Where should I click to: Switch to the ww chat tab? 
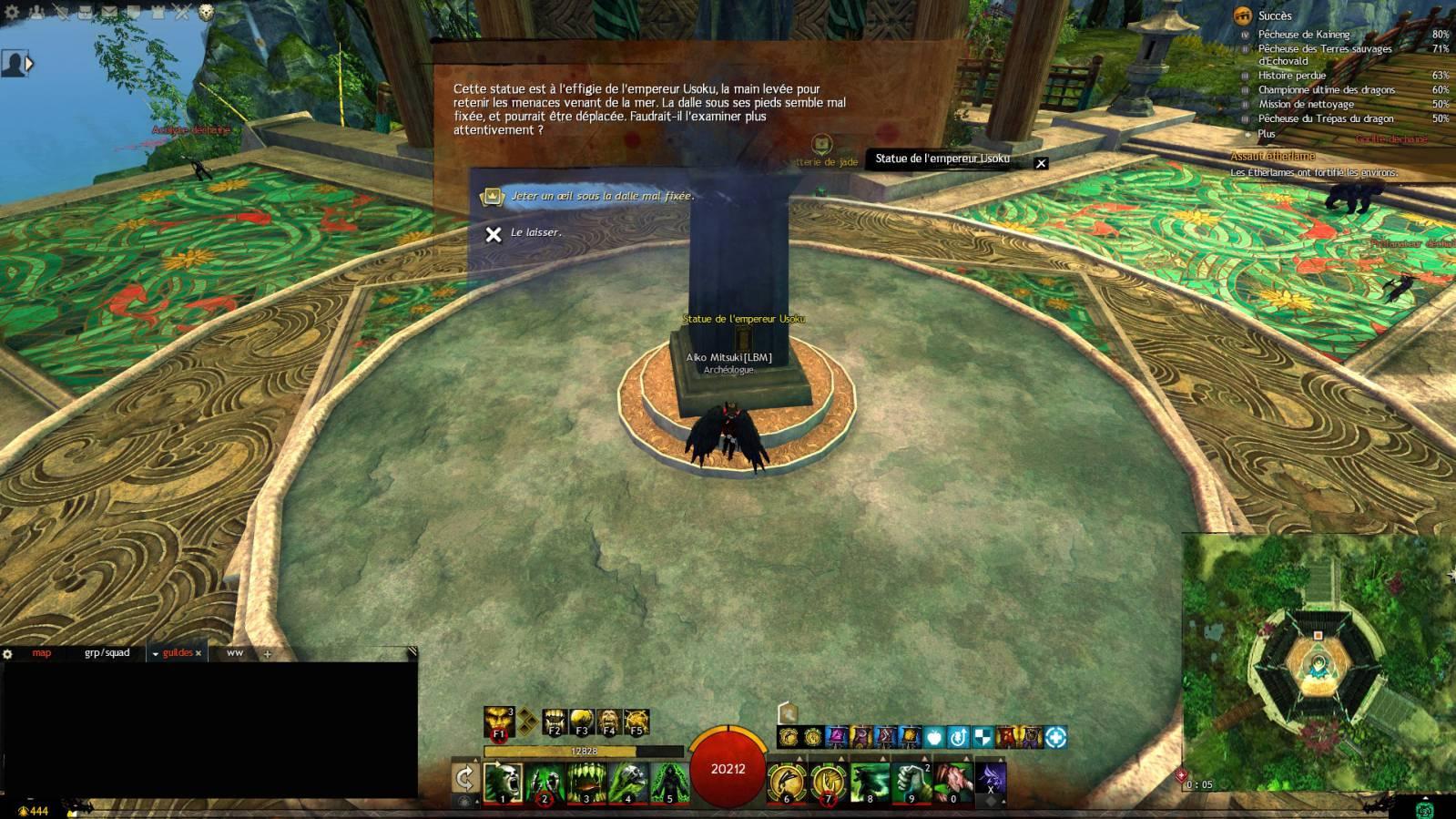tap(235, 653)
